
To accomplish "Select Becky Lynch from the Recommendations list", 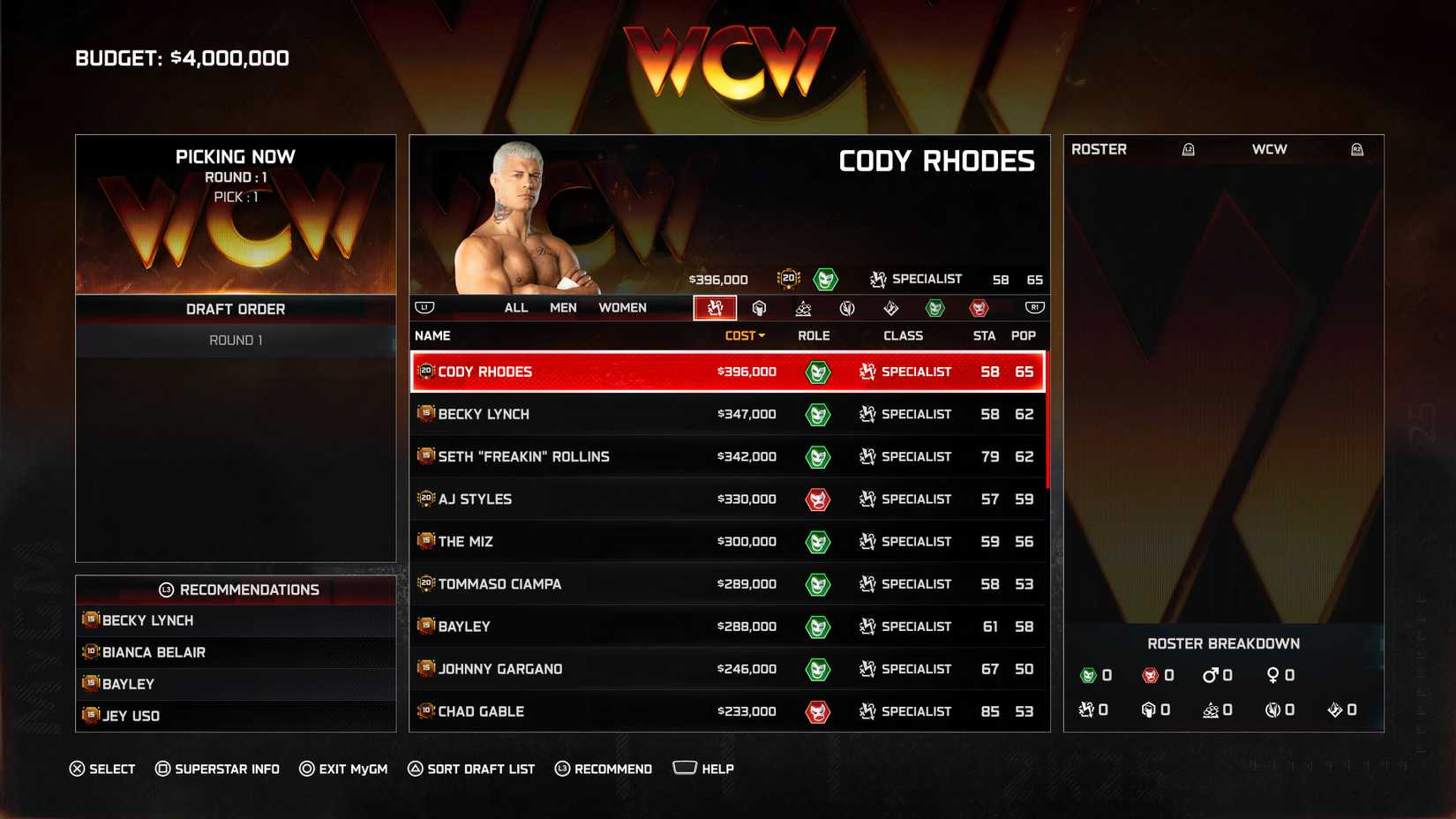I will point(146,620).
